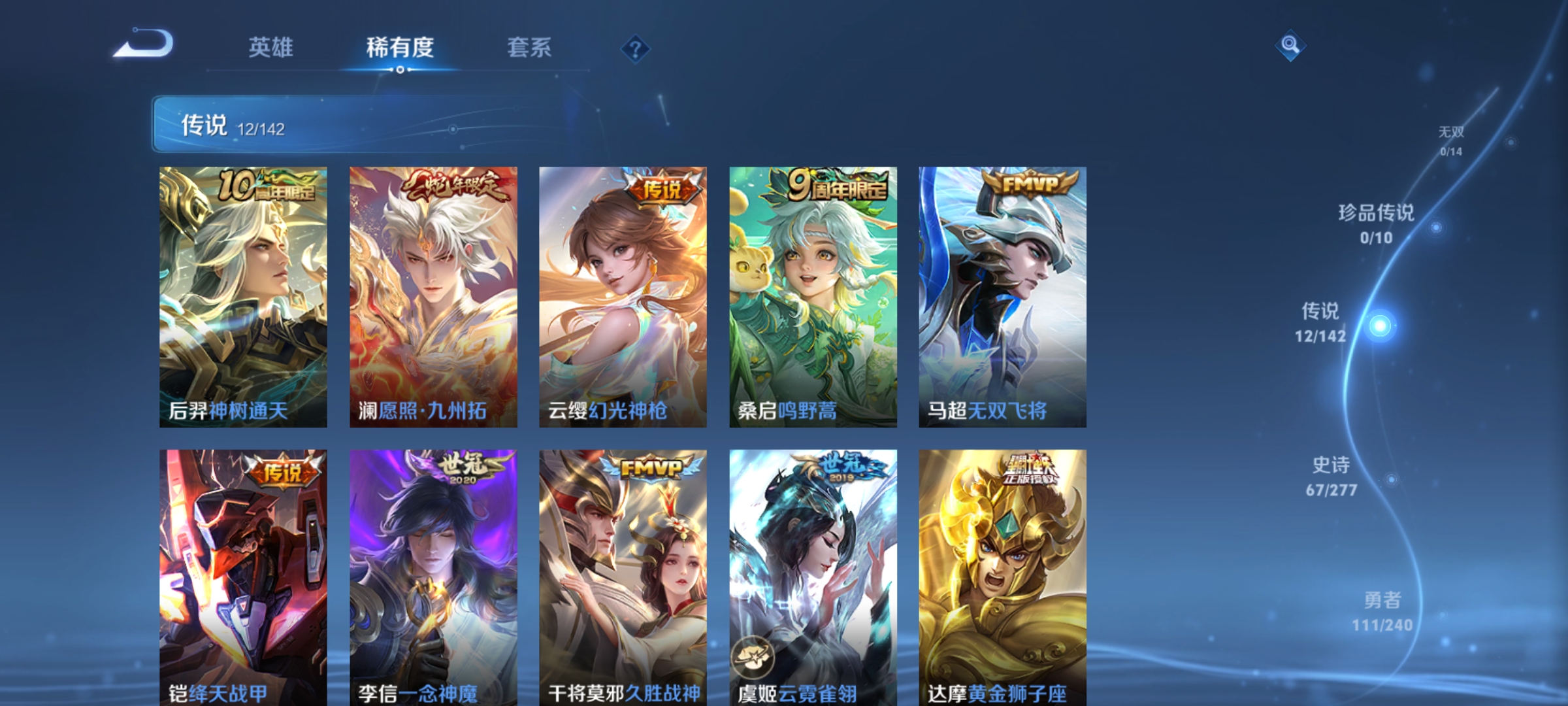Image resolution: width=1568 pixels, height=706 pixels.
Task: Click the question mark help icon
Action: click(637, 49)
